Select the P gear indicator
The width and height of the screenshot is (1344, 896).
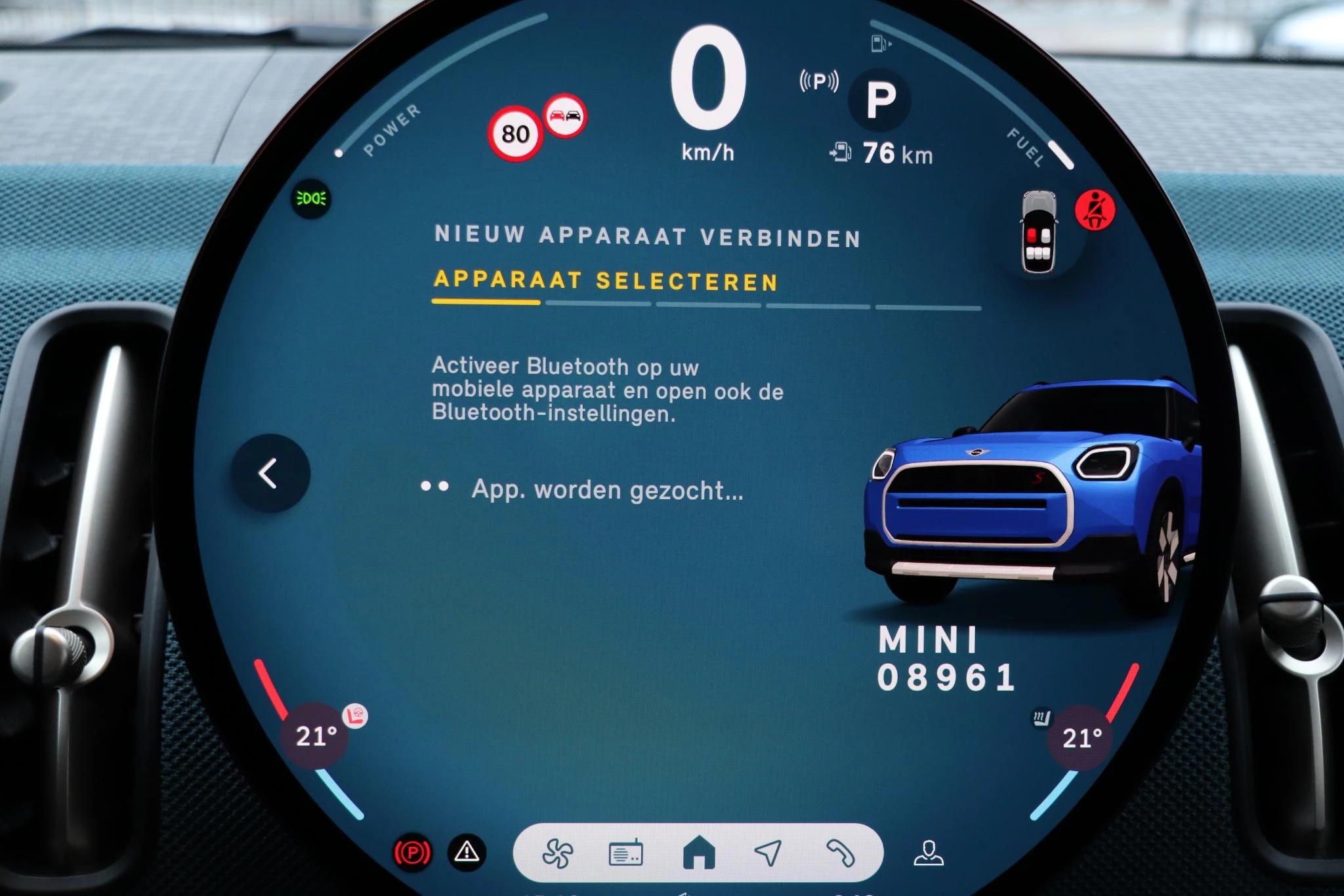pyautogui.click(x=880, y=100)
